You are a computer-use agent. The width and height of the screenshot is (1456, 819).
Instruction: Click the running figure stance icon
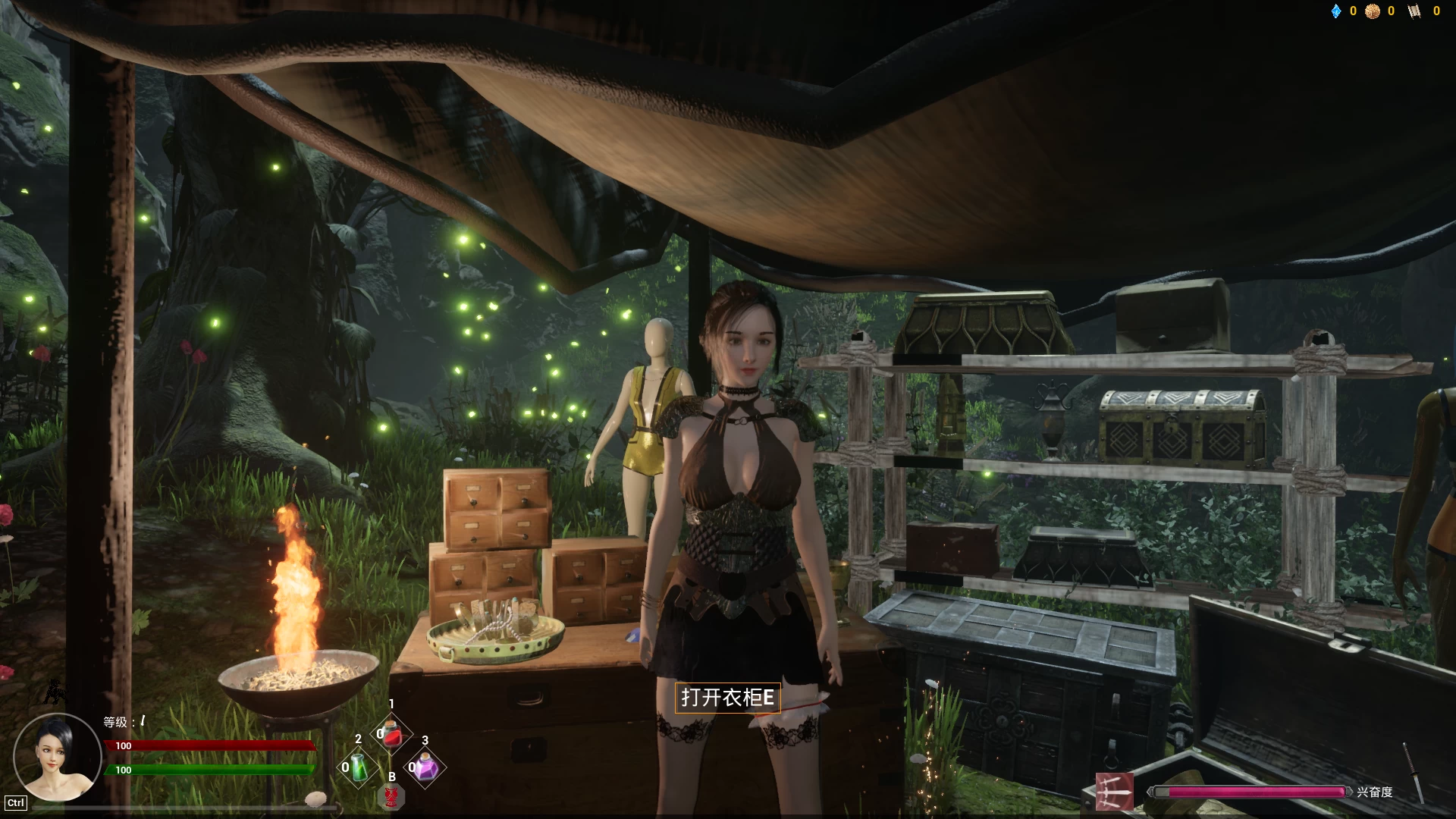pyautogui.click(x=54, y=691)
